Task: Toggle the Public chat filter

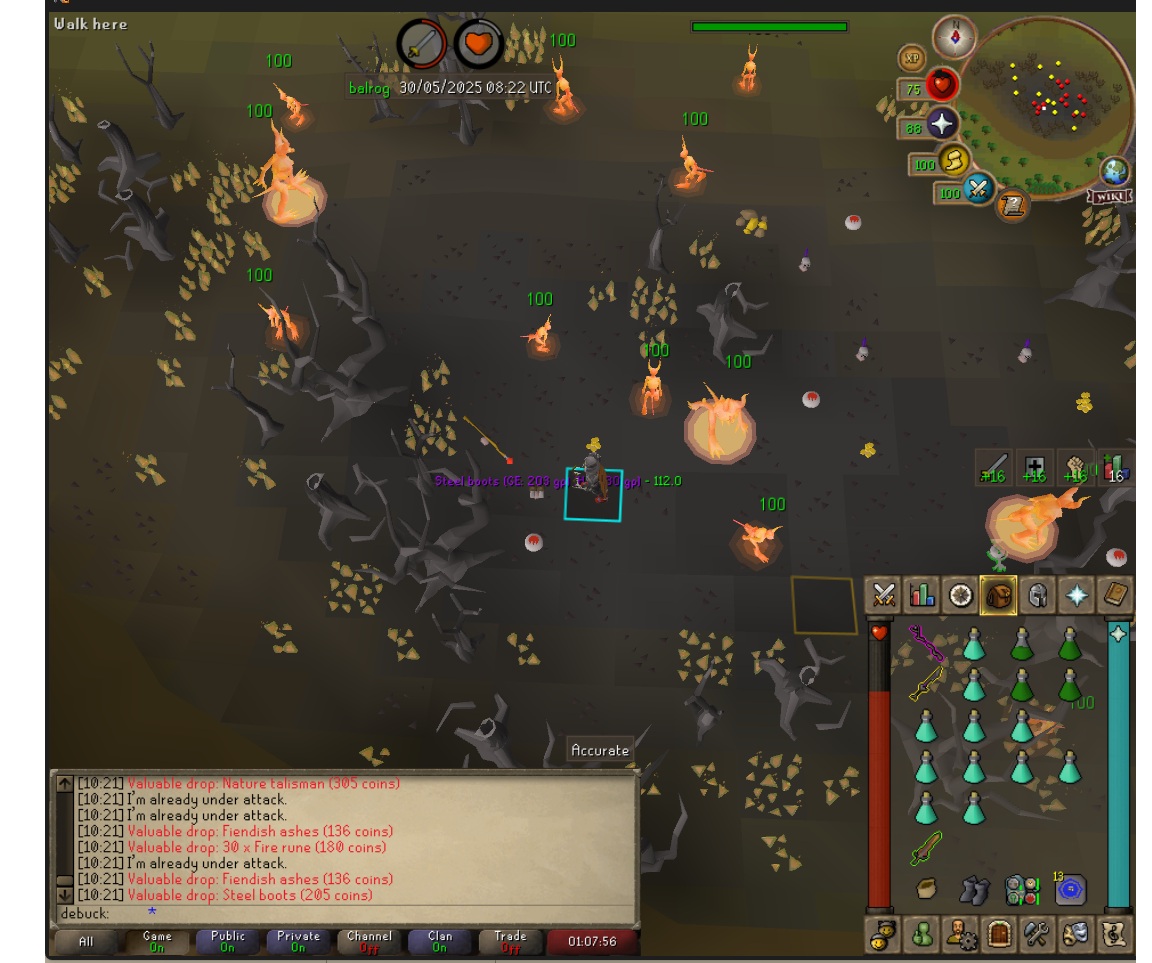Action: click(228, 941)
